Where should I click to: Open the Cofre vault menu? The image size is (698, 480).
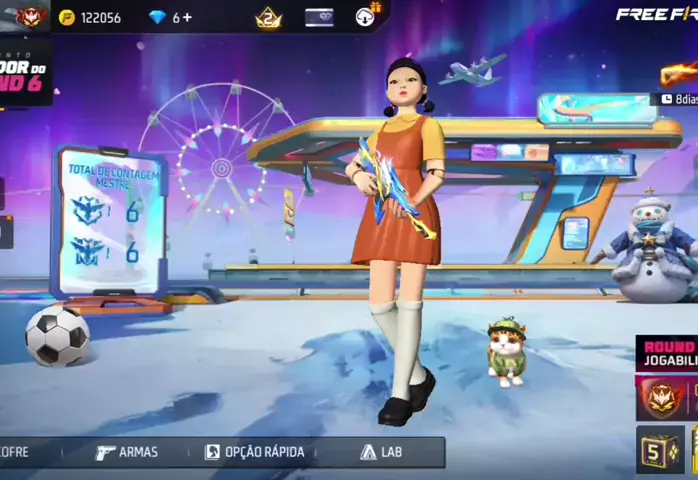(x=15, y=452)
